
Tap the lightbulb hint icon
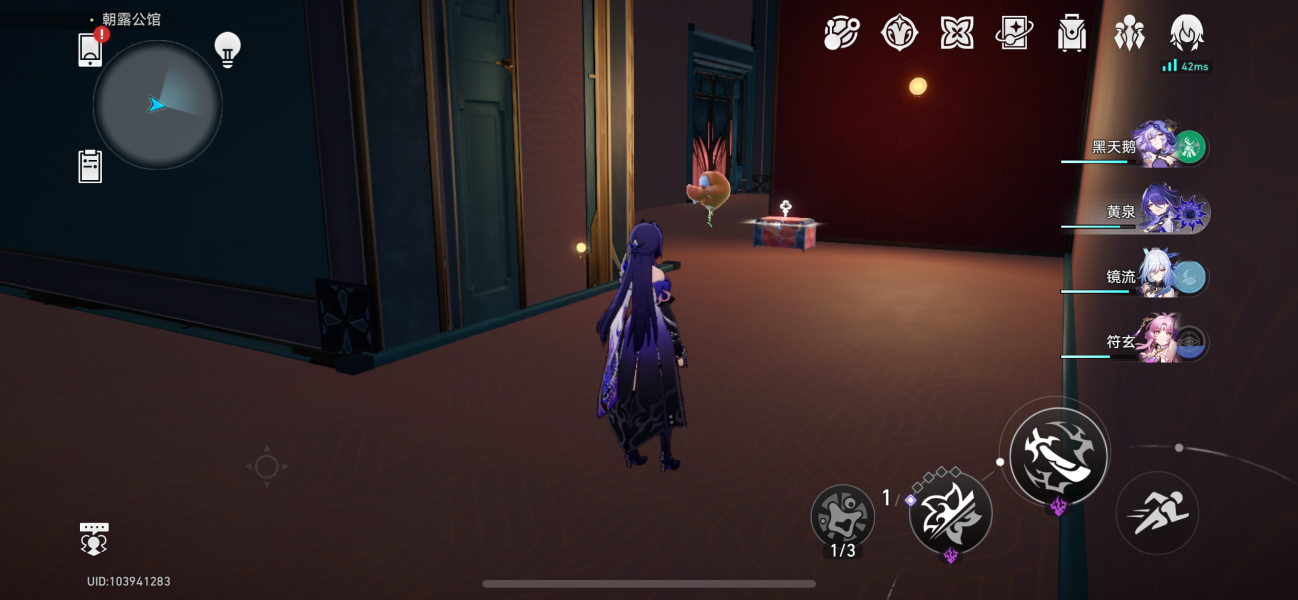(x=228, y=49)
